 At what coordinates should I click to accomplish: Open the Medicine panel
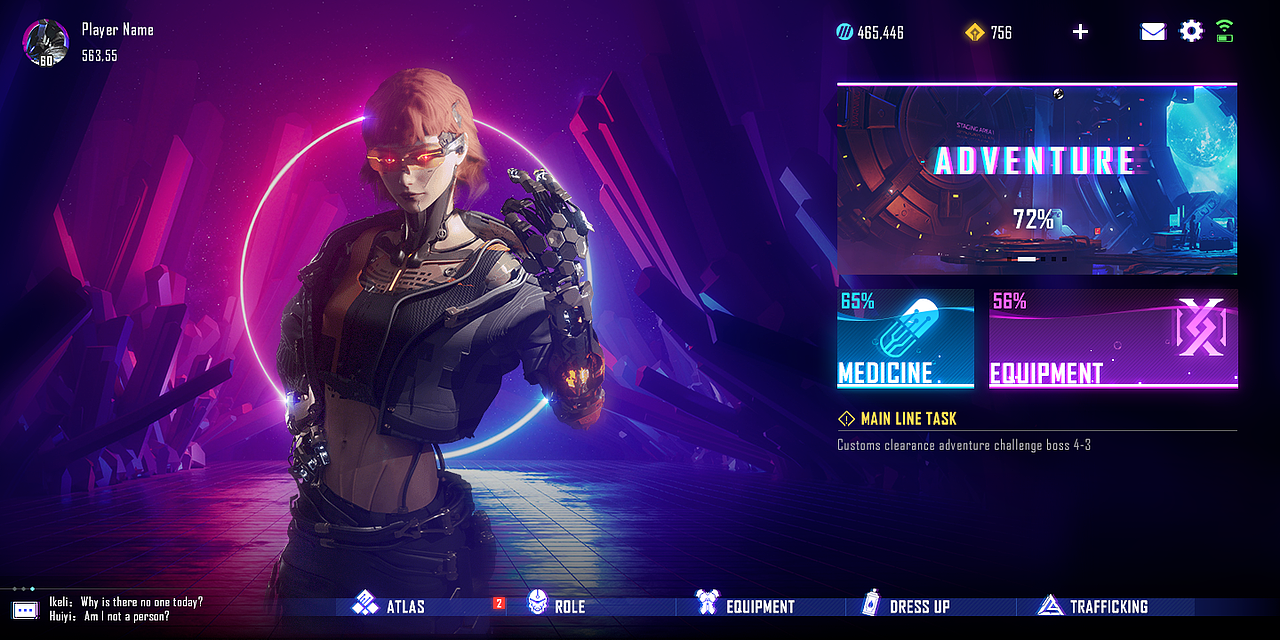905,338
